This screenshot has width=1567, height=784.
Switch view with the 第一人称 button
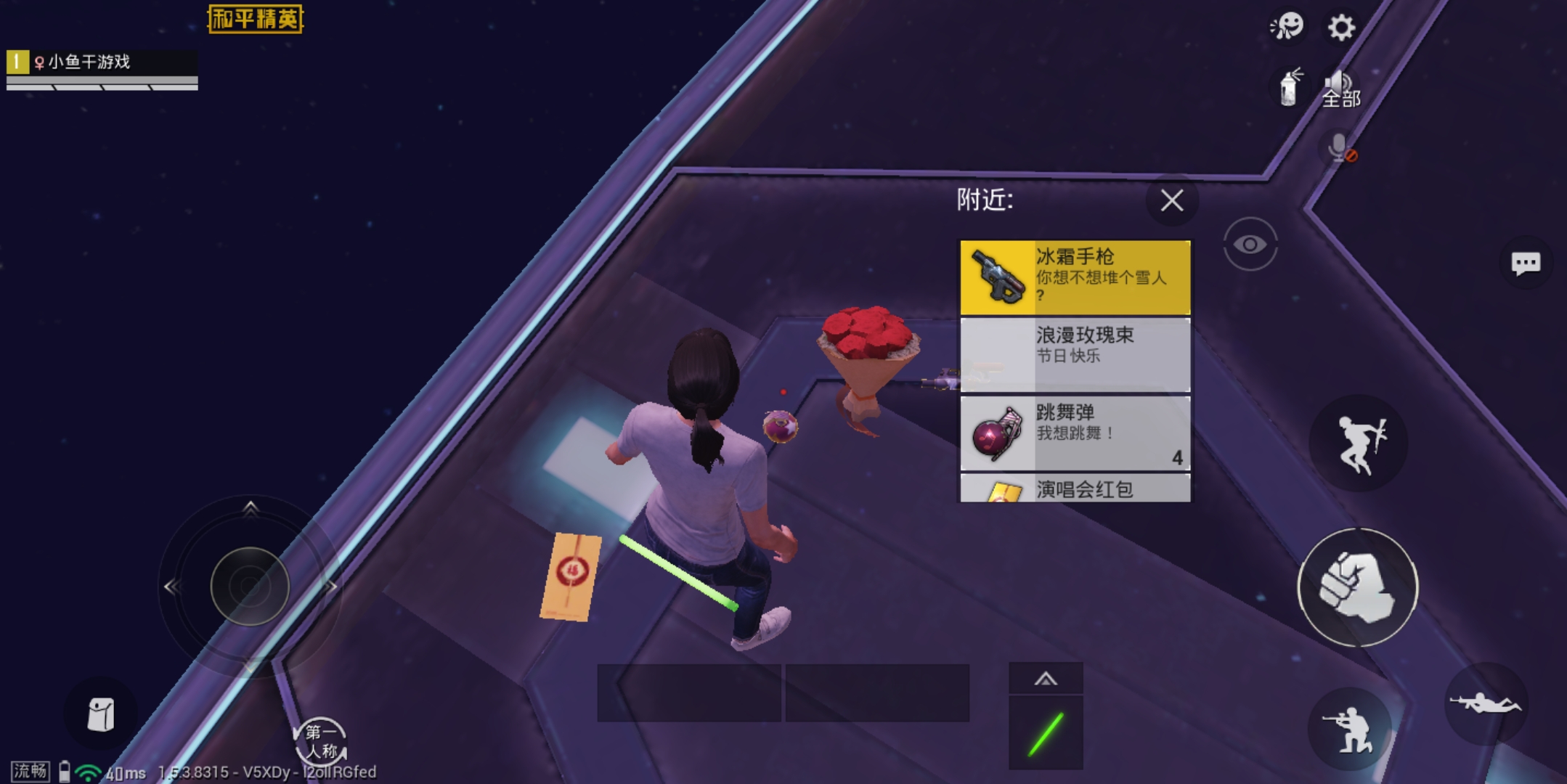click(320, 742)
